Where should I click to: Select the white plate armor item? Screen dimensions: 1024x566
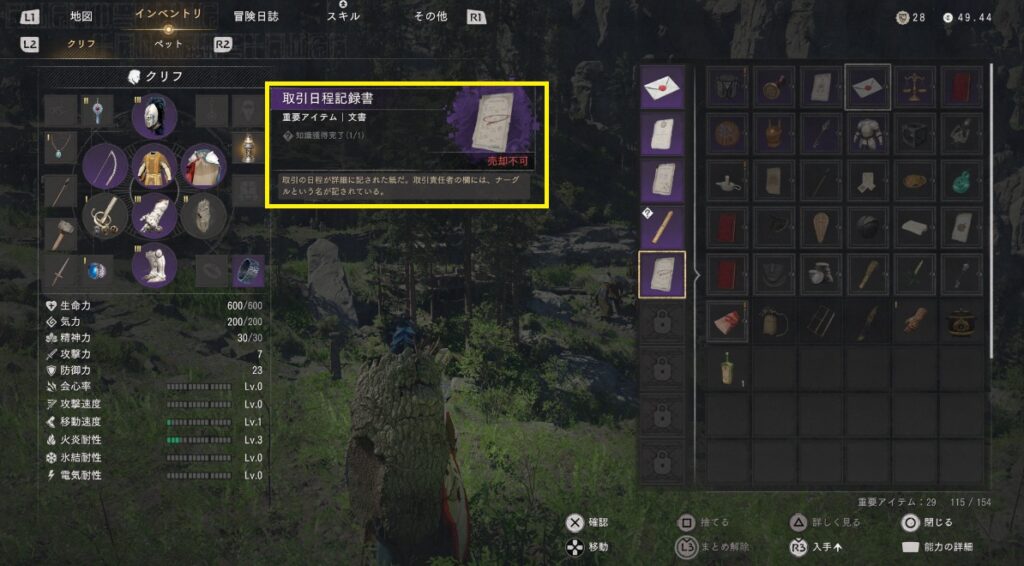(868, 133)
